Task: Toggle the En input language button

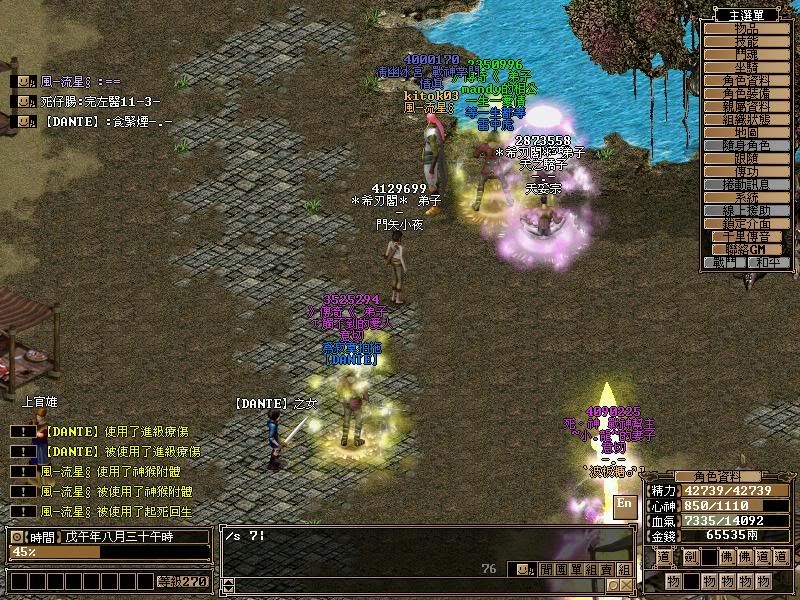Action: [625, 505]
